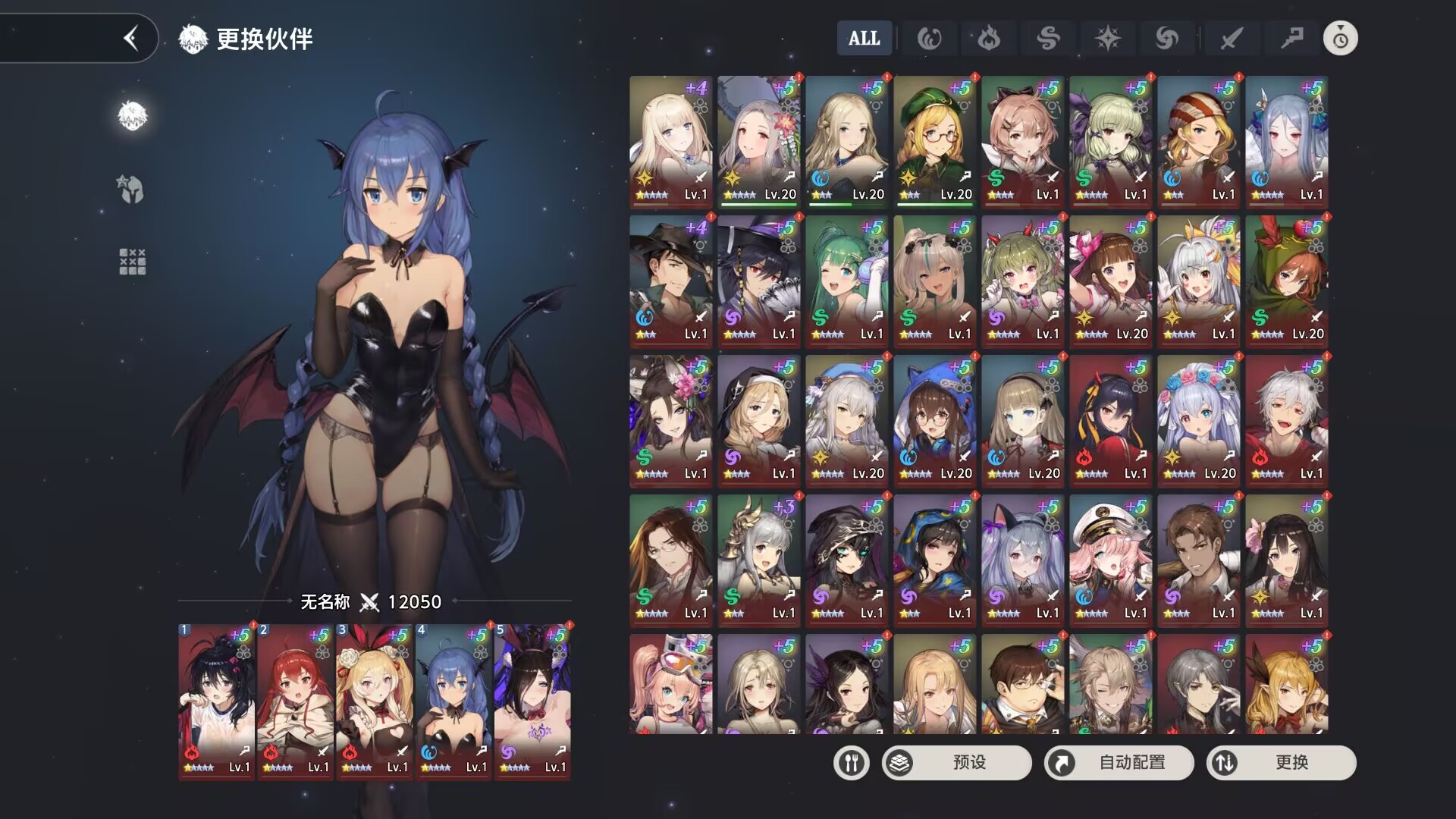This screenshot has width=1456, height=819.
Task: Filter by sword attack type
Action: pyautogui.click(x=1231, y=38)
